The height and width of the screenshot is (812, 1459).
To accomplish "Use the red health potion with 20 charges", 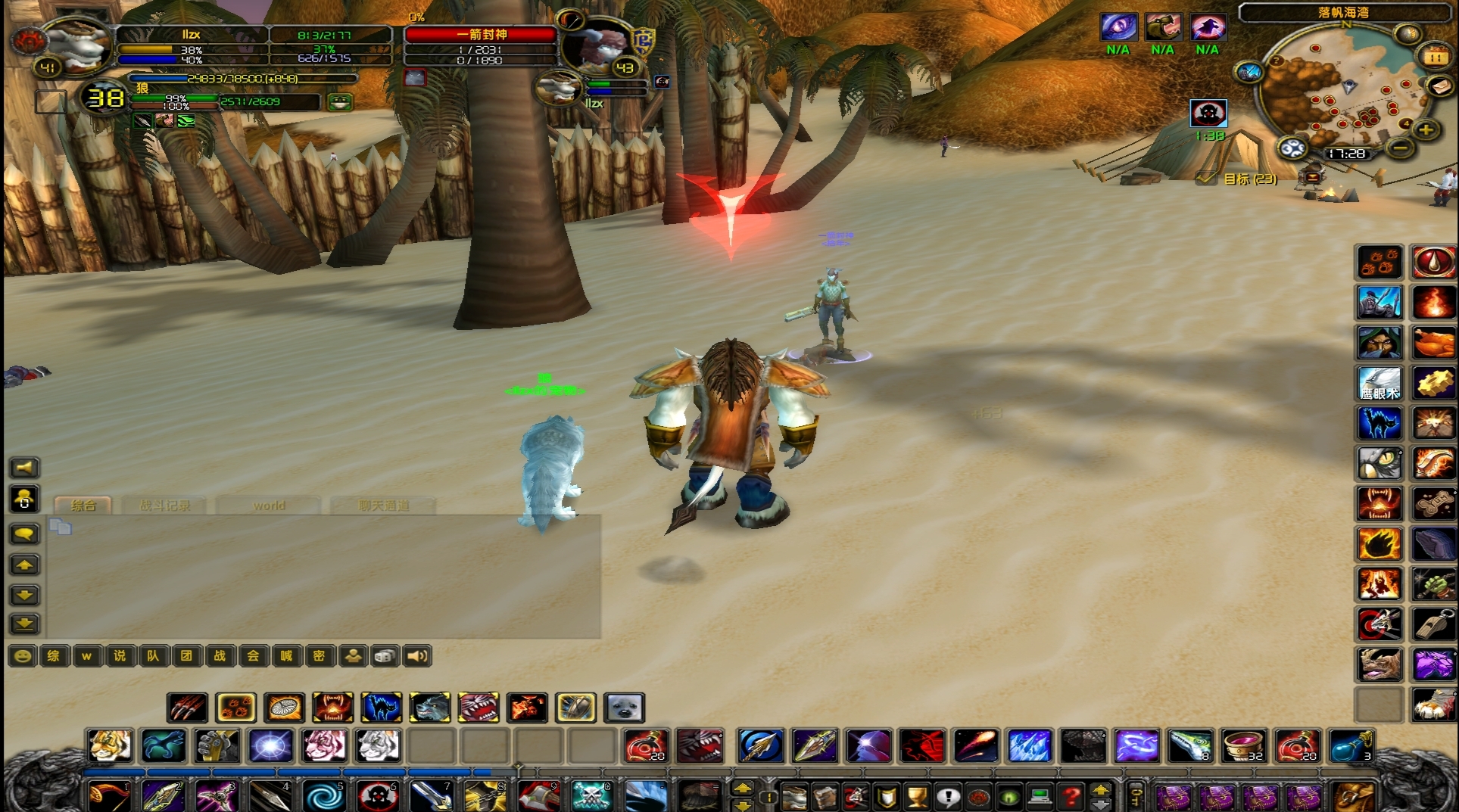I will point(645,745).
